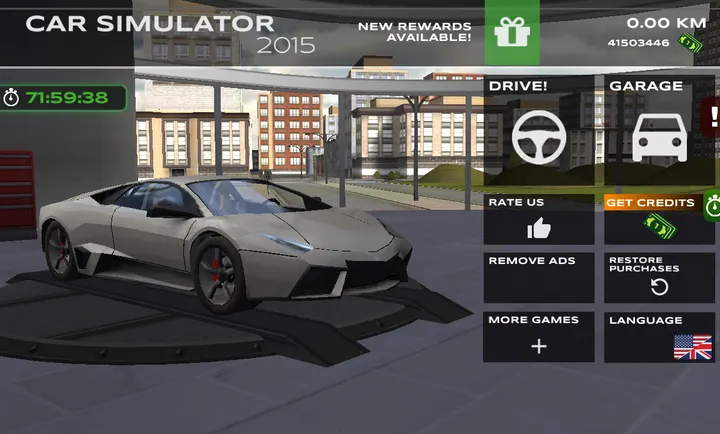Image resolution: width=720 pixels, height=434 pixels.
Task: Click the red exclamation alert tab
Action: click(x=712, y=114)
